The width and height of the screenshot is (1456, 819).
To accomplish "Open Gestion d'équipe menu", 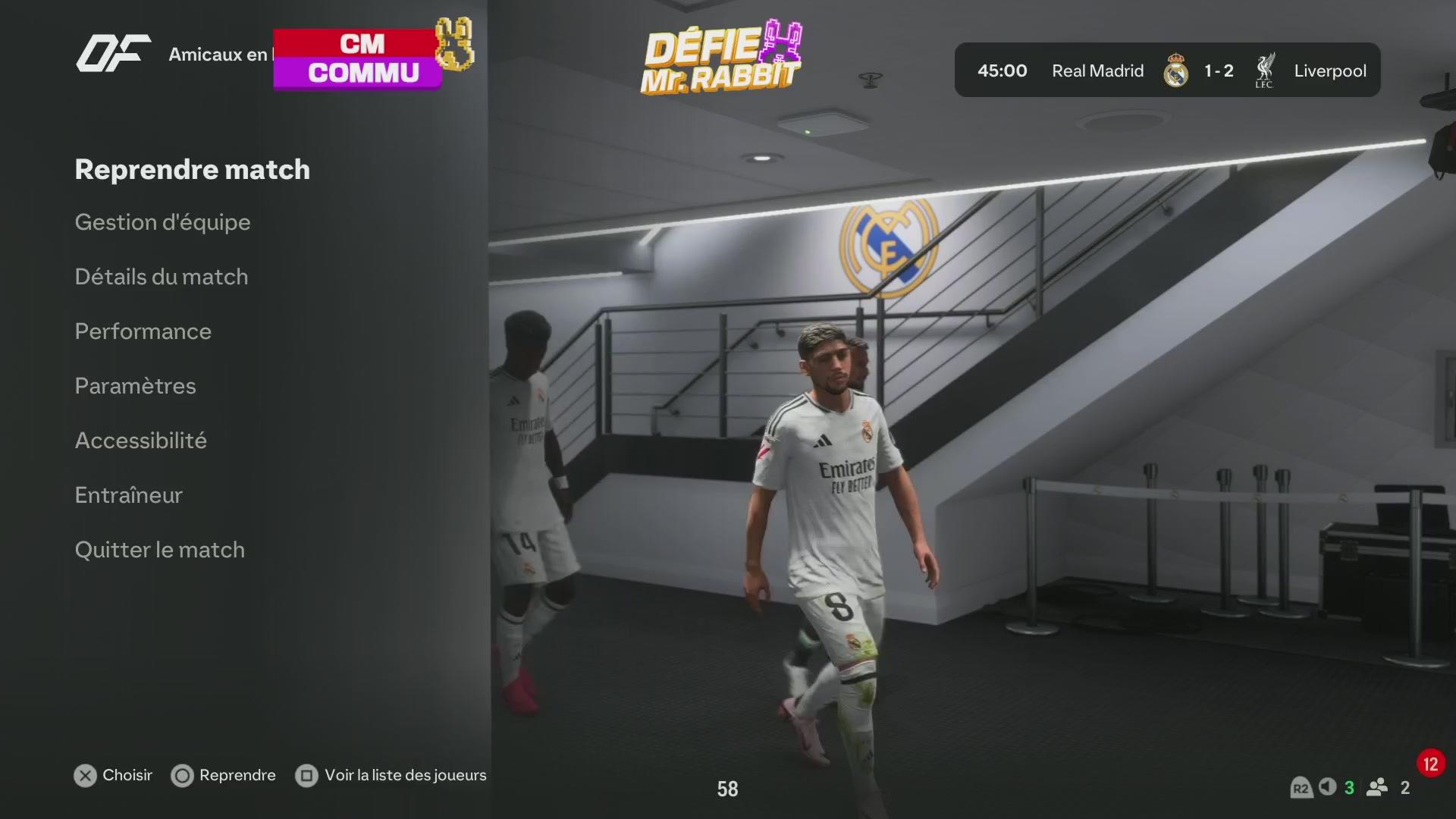I will point(162,222).
